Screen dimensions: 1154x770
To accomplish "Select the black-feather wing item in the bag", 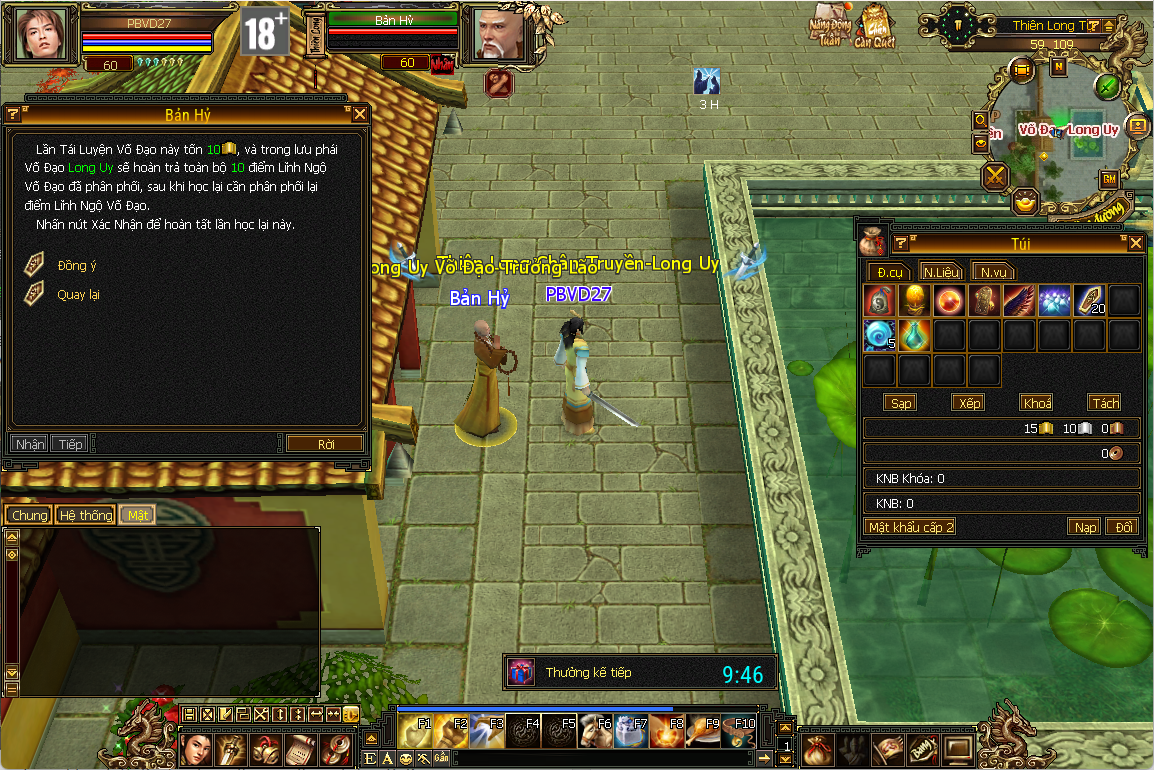I will point(1020,301).
